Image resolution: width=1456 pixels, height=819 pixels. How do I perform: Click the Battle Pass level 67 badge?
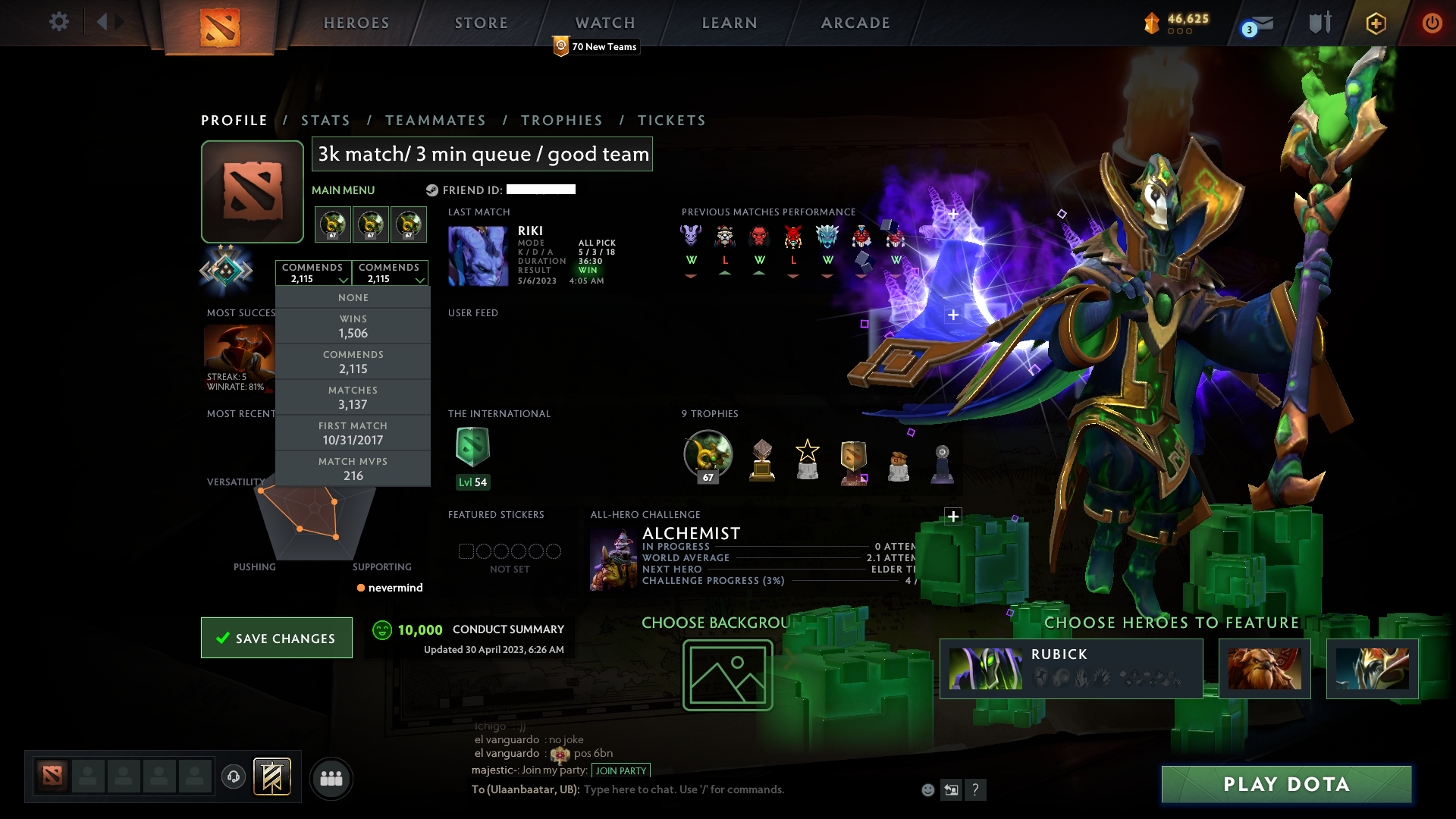(x=707, y=455)
